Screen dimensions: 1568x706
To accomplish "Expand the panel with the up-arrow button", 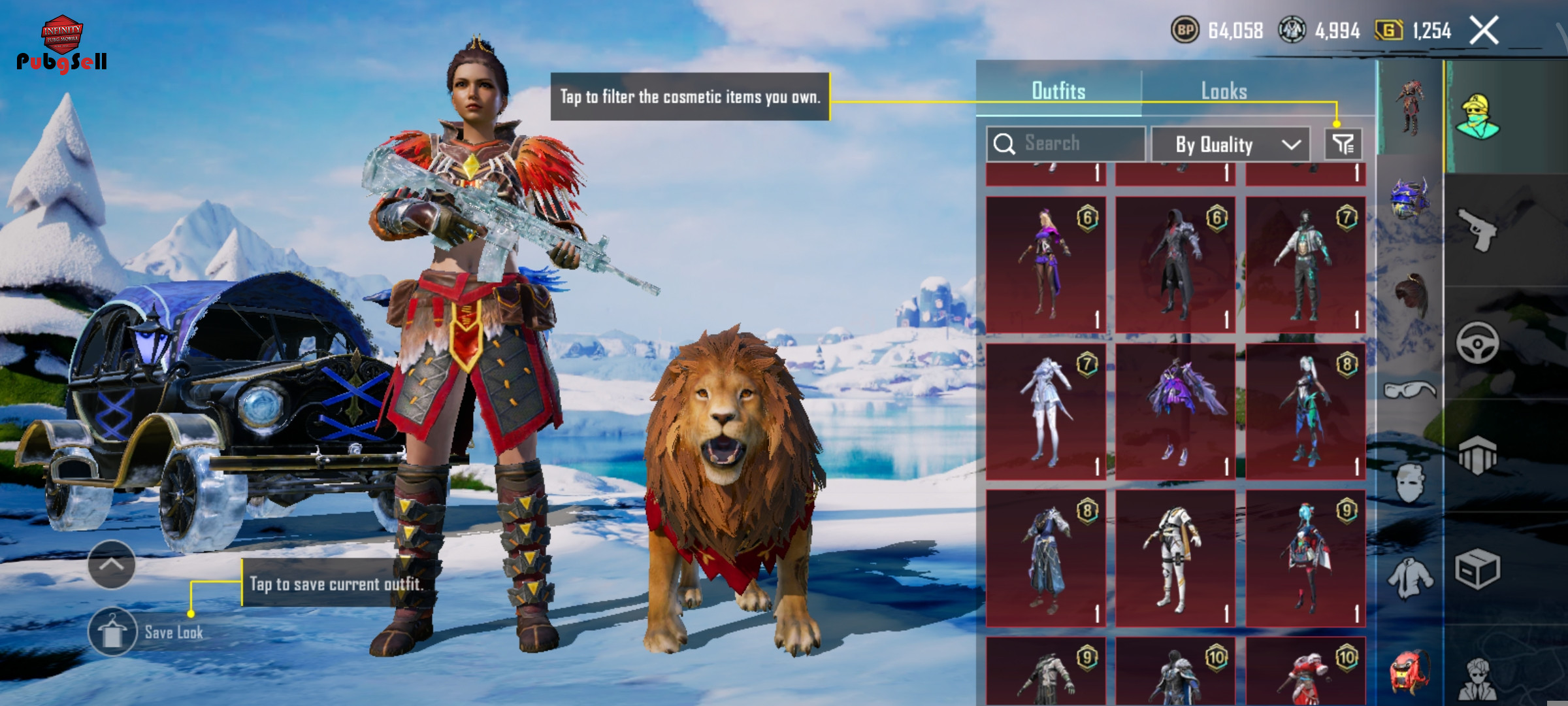I will (x=111, y=564).
